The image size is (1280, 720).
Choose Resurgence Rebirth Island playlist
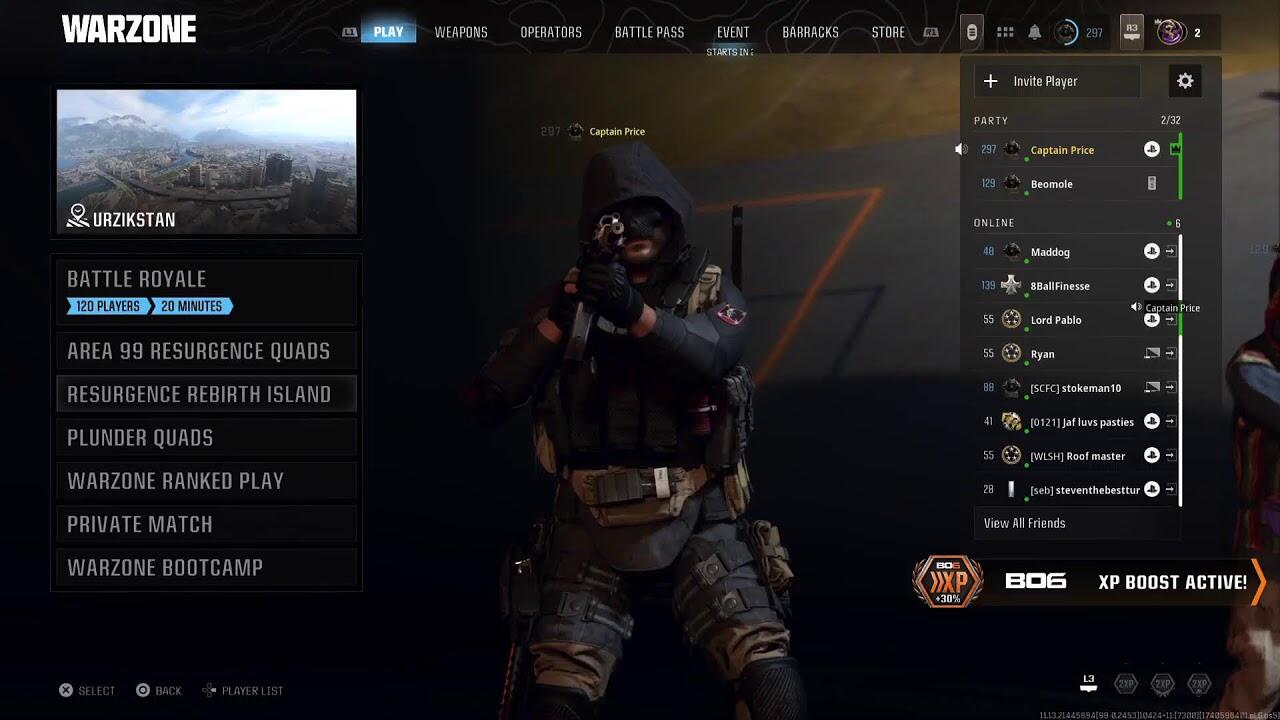[206, 394]
